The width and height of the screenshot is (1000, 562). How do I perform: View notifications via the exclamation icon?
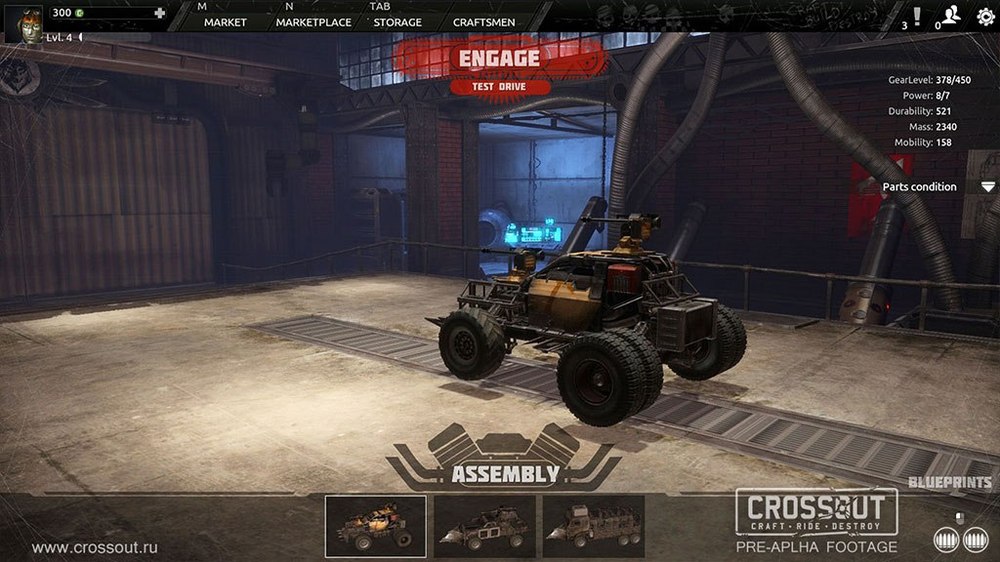pos(918,15)
